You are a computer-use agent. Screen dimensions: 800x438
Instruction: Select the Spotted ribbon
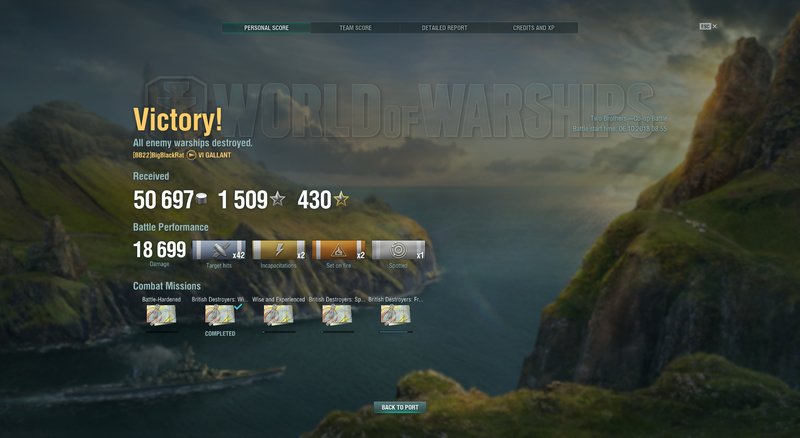point(398,249)
